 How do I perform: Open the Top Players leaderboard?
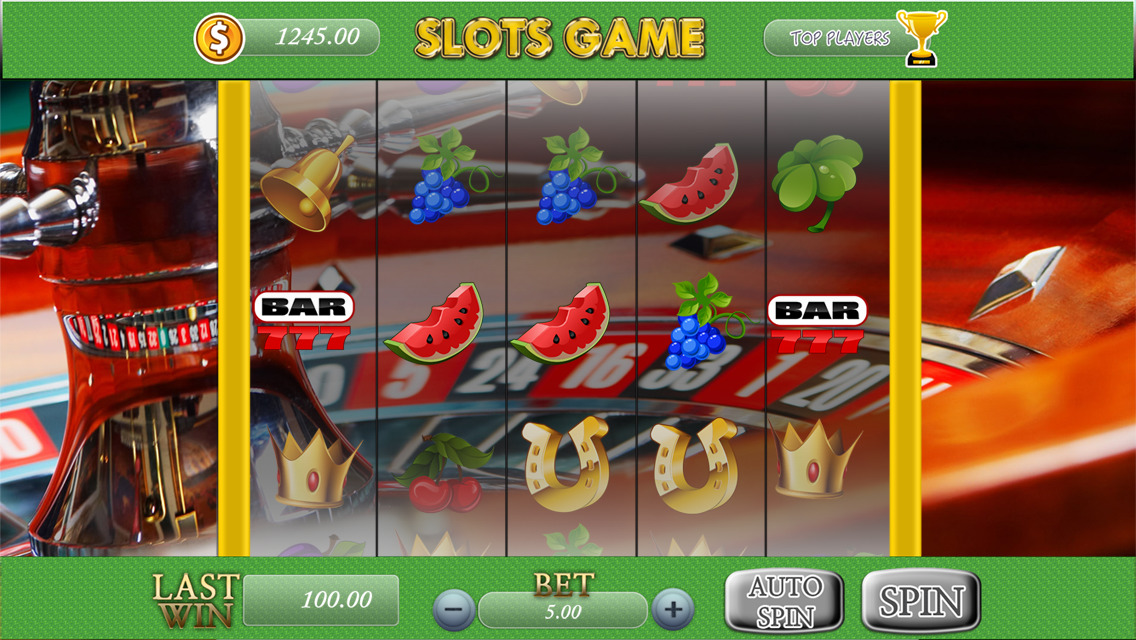tap(838, 38)
